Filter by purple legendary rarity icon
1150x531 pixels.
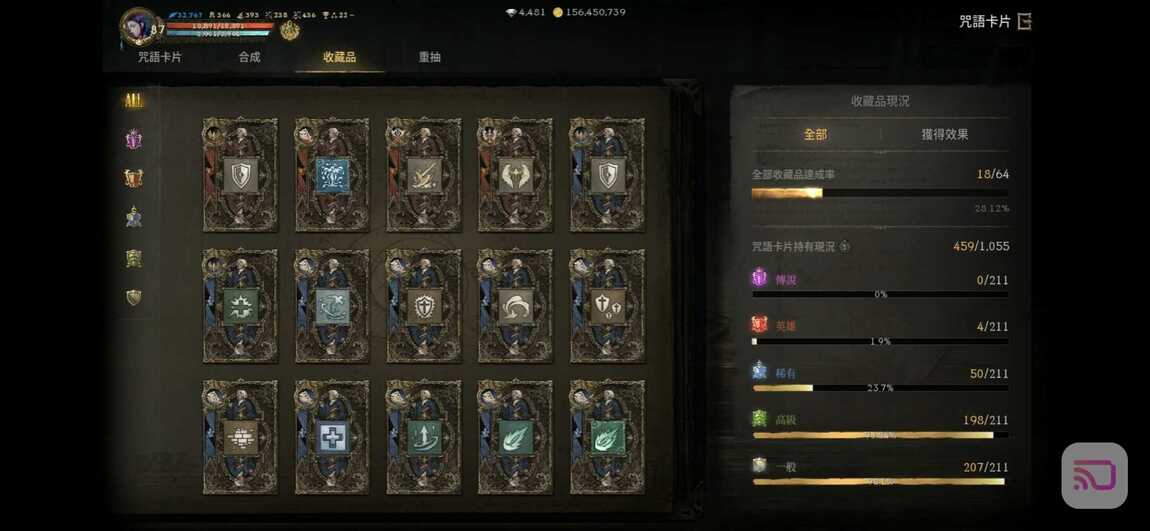pyautogui.click(x=134, y=139)
